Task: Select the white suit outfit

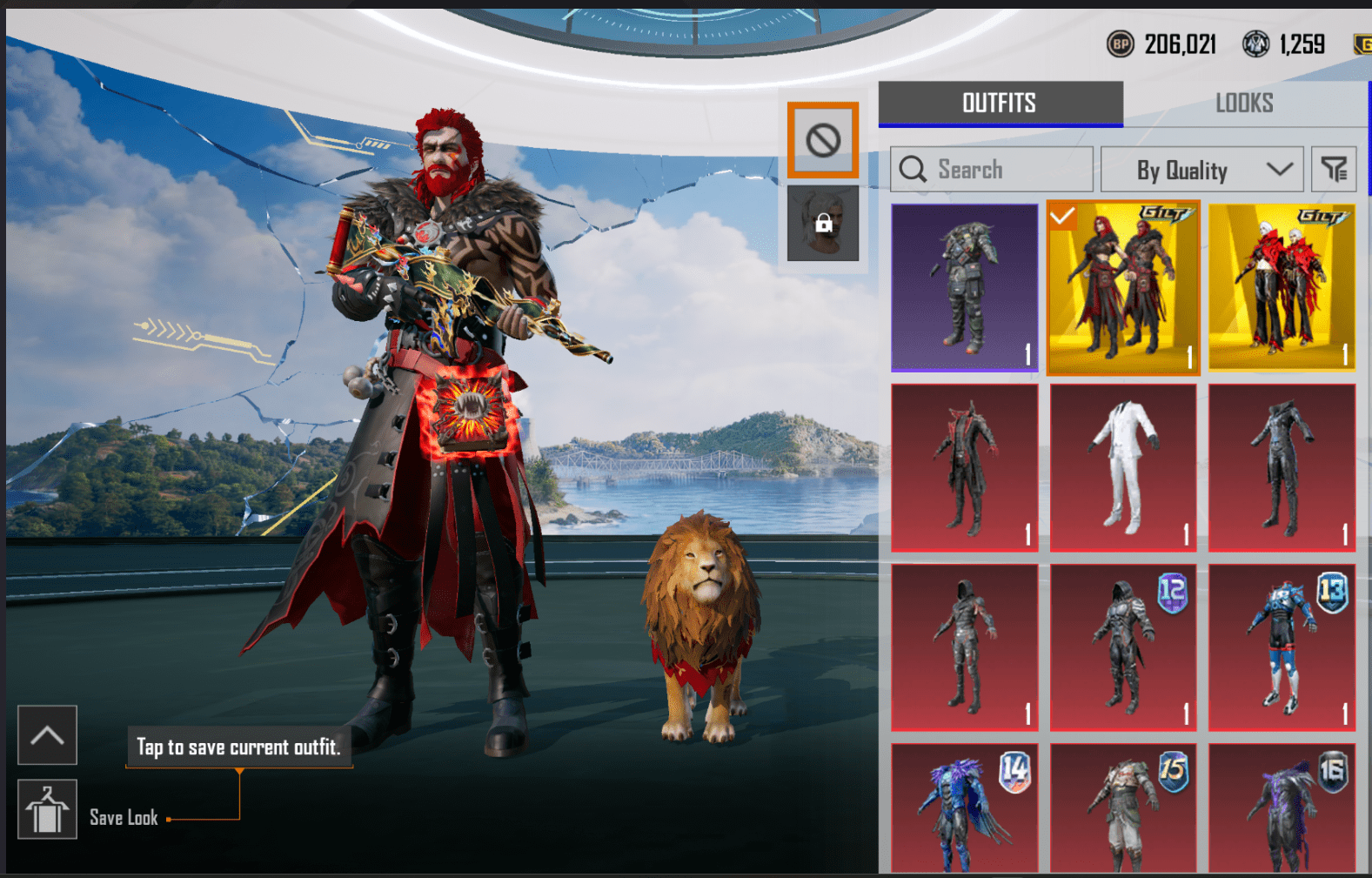Action: (1122, 466)
